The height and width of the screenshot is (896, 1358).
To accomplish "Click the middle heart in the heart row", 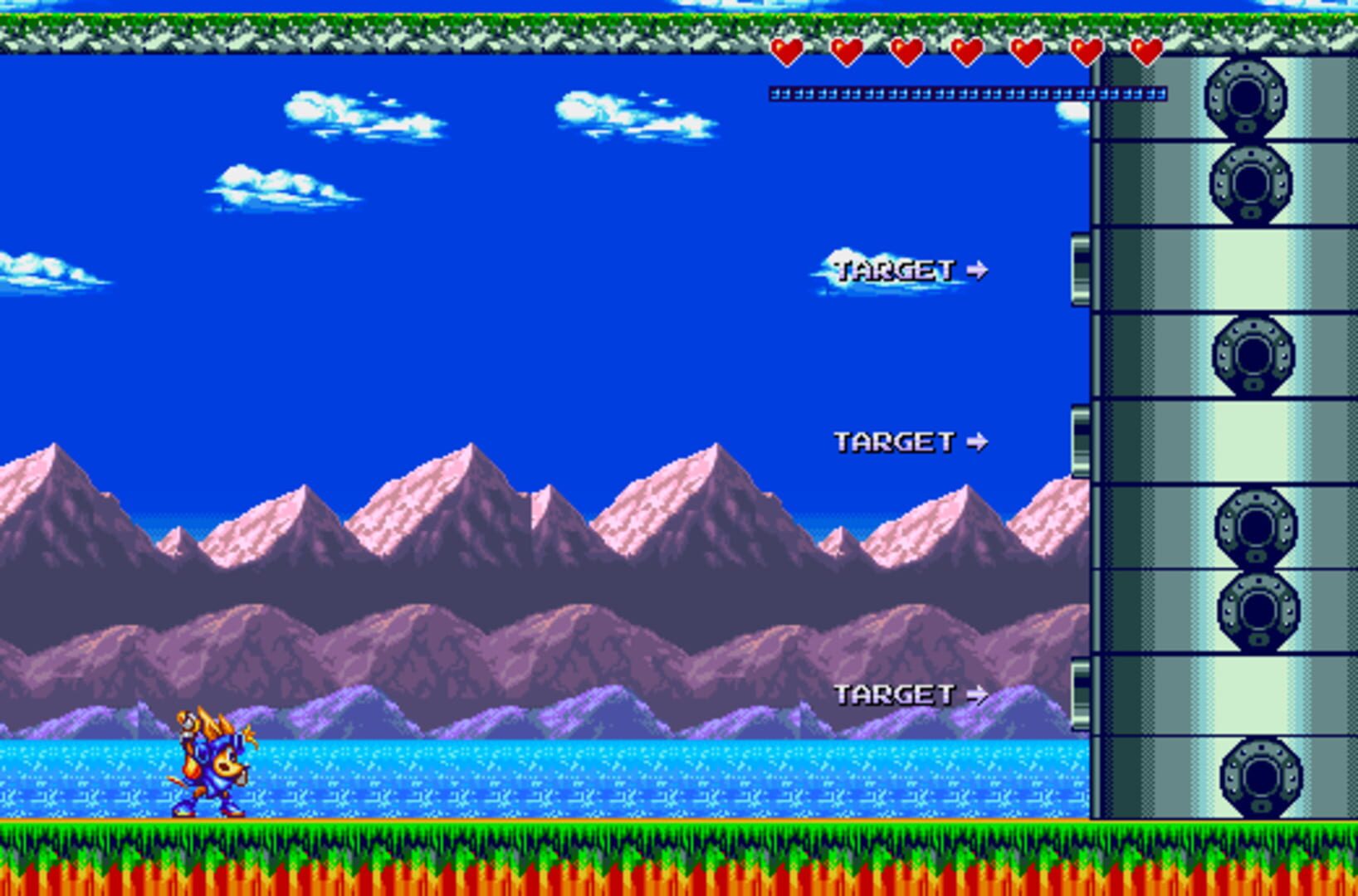I will click(967, 53).
